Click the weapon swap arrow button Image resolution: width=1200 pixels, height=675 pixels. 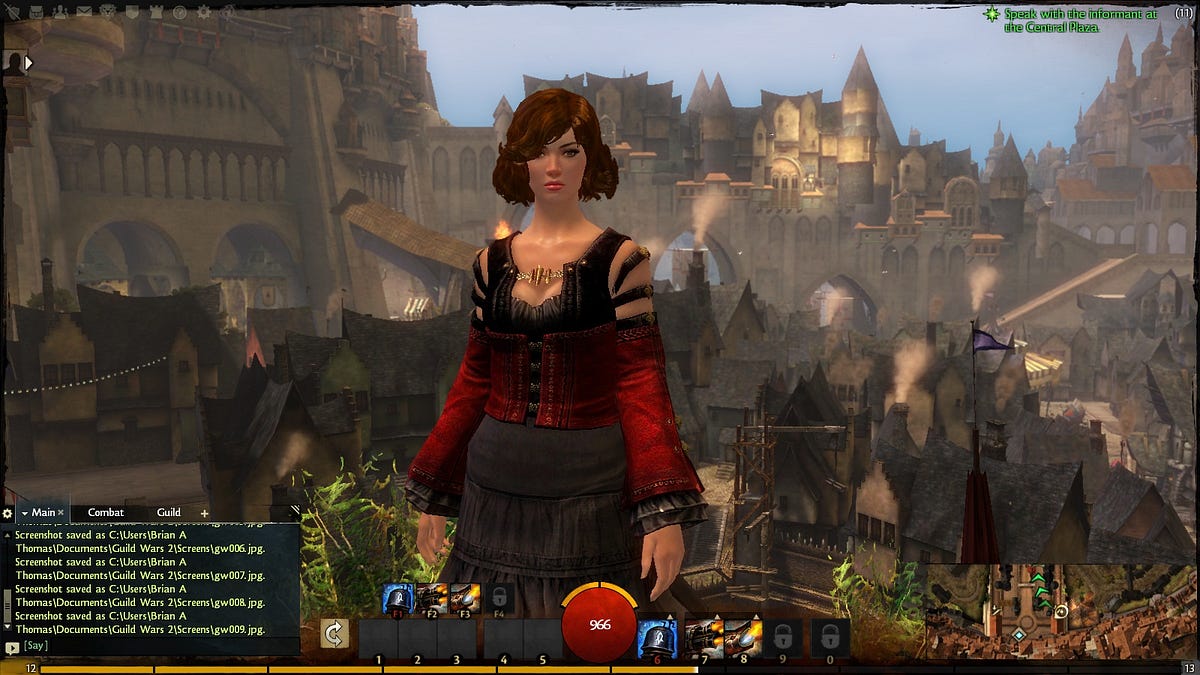click(335, 634)
